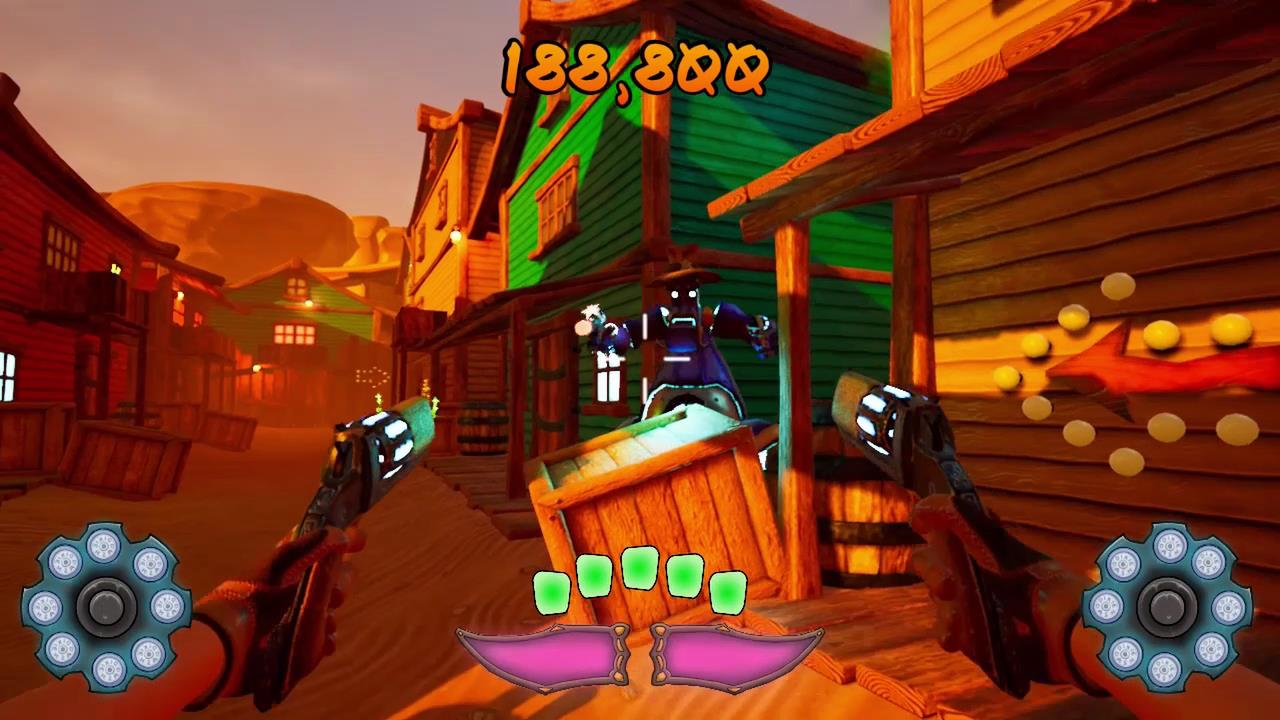Click the bottom round of the left cylinder
This screenshot has height=720, width=1280.
click(105, 668)
